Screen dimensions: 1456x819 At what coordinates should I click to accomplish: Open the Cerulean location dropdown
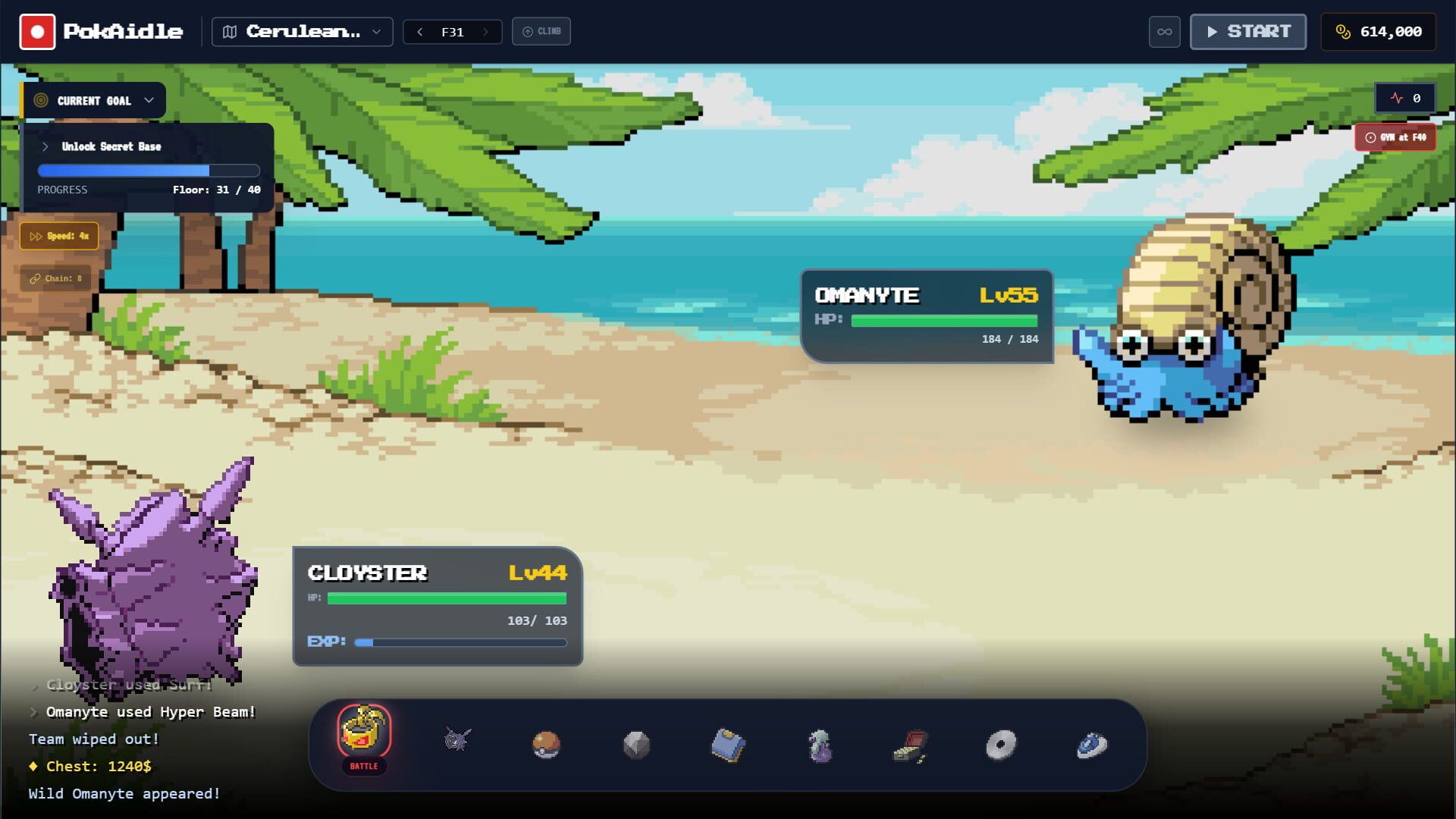coord(301,31)
